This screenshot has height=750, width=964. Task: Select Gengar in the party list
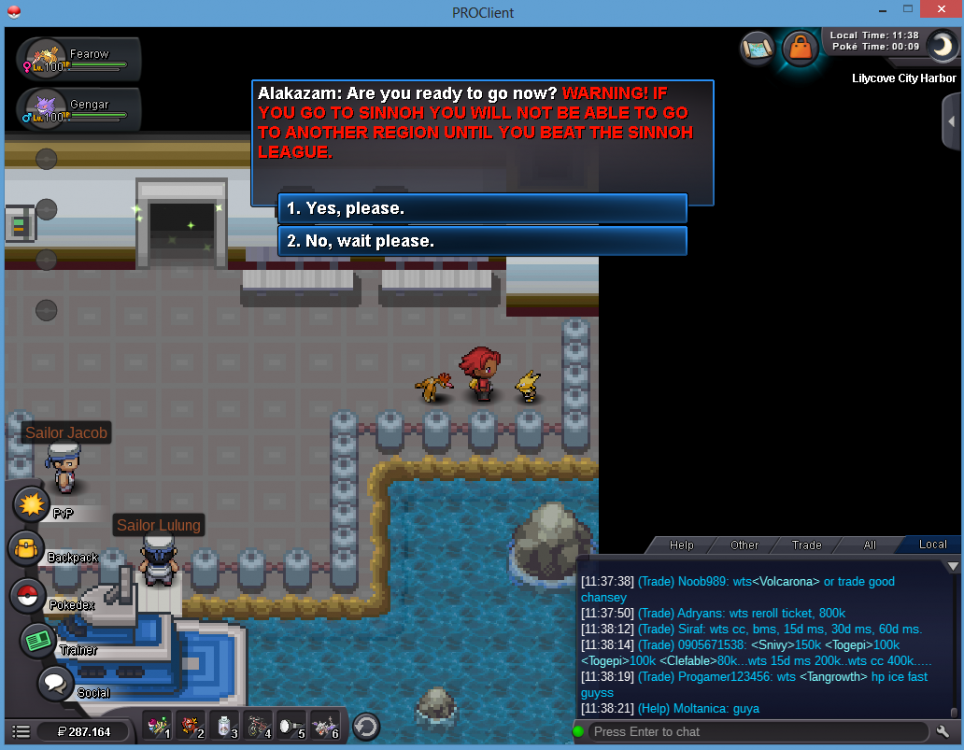(x=78, y=109)
